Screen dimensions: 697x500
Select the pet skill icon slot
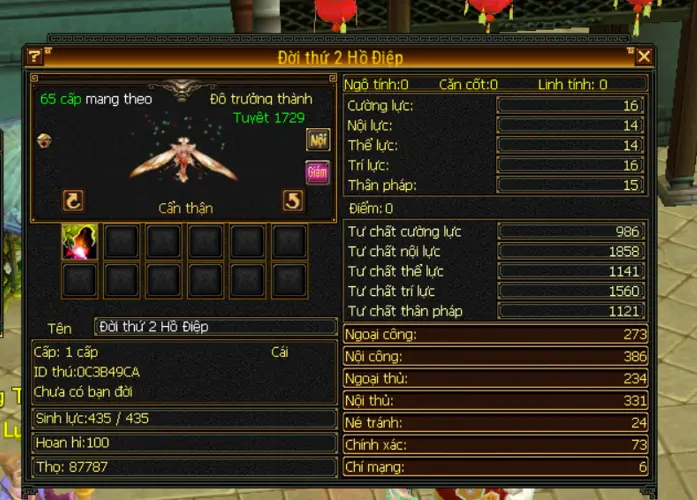[78, 241]
